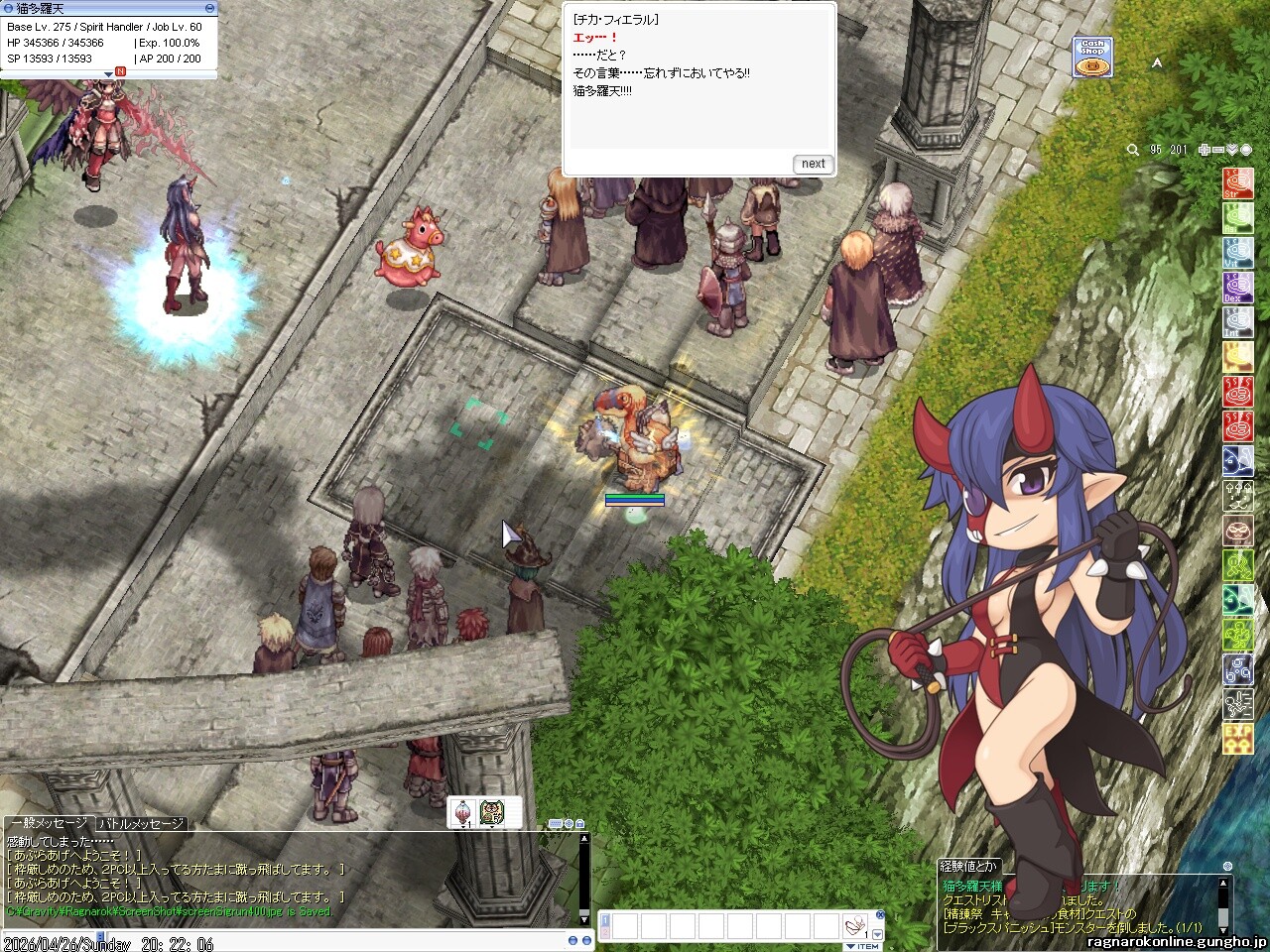Advance the dialogue with the next button
This screenshot has width=1270, height=952.
coord(813,164)
